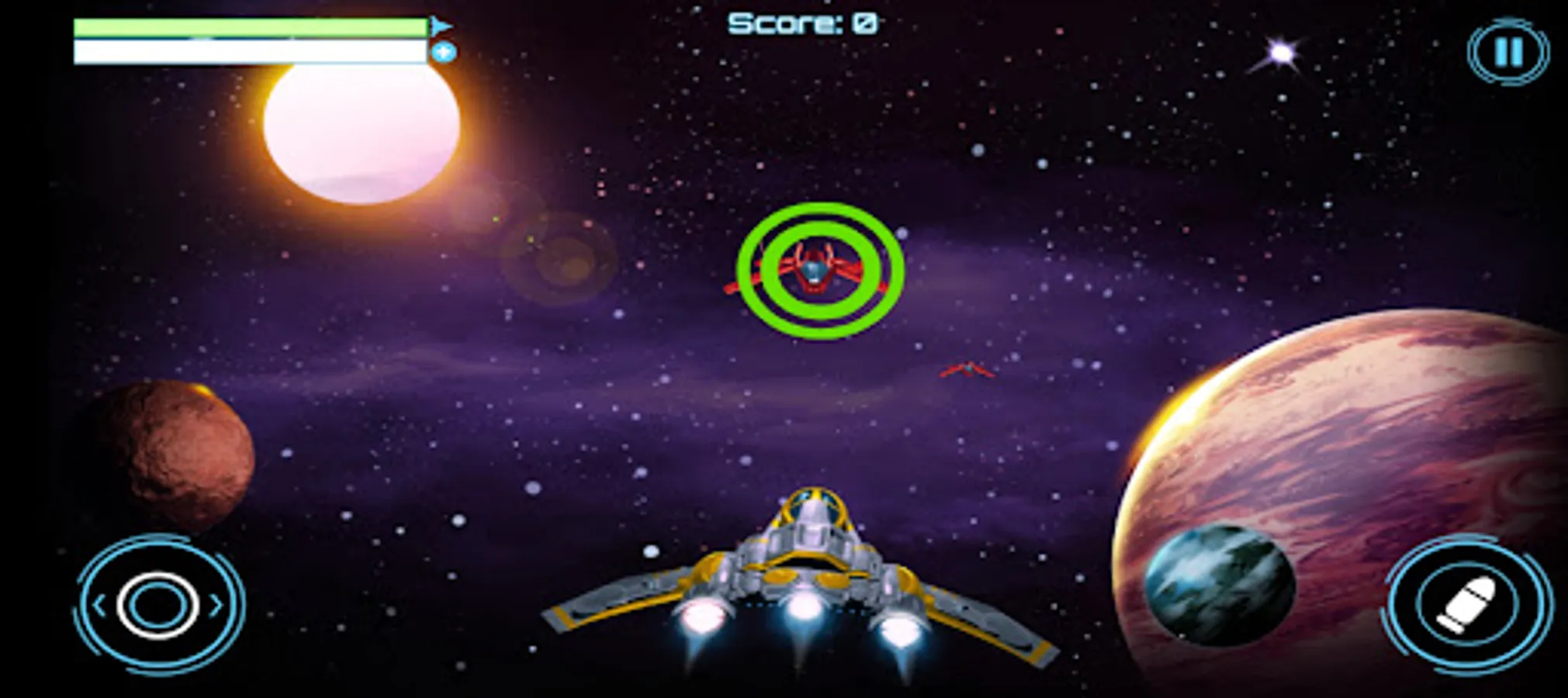Tap the blue plus icon near the shield bar
Image resolution: width=1568 pixels, height=698 pixels.
tap(443, 50)
